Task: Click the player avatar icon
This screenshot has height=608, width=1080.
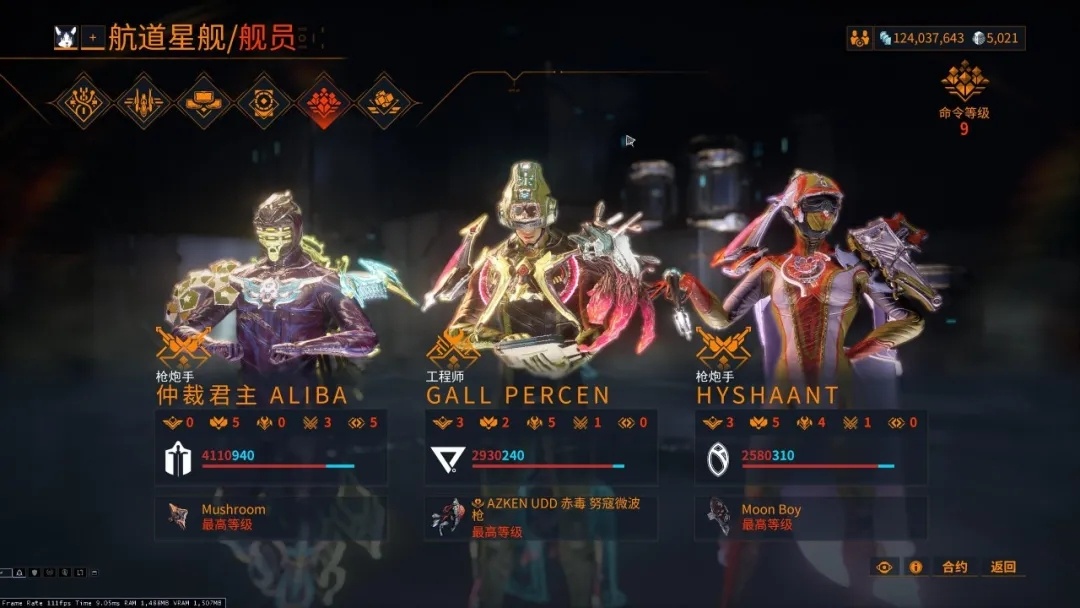Action: [67, 38]
